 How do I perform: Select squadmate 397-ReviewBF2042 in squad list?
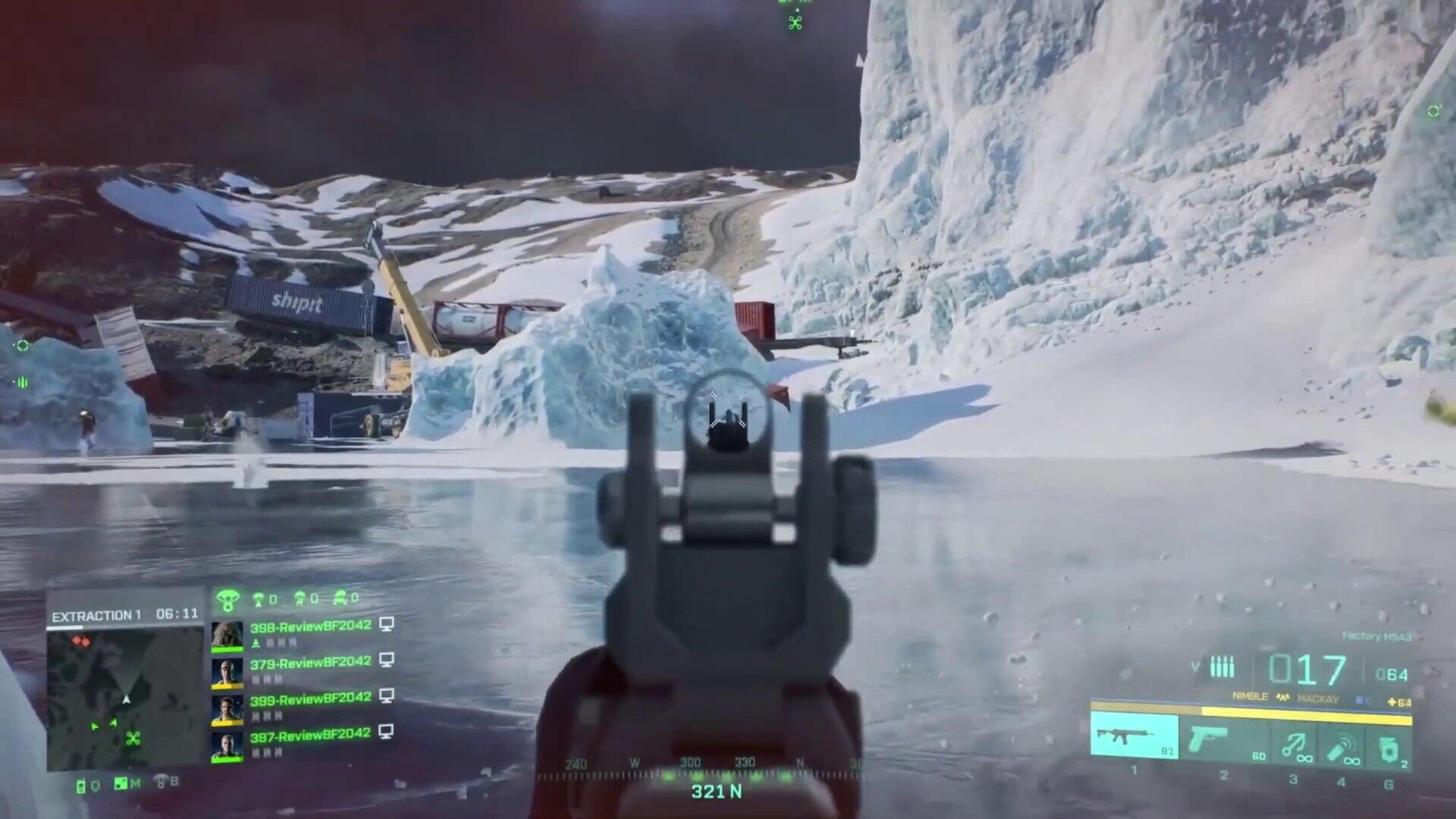click(310, 734)
